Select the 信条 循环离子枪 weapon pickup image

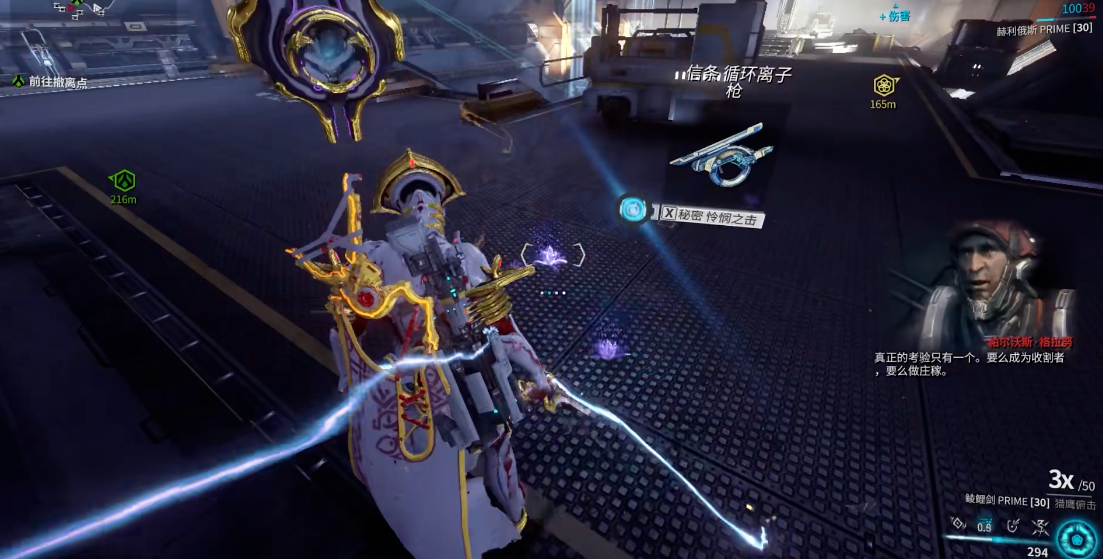click(x=721, y=154)
